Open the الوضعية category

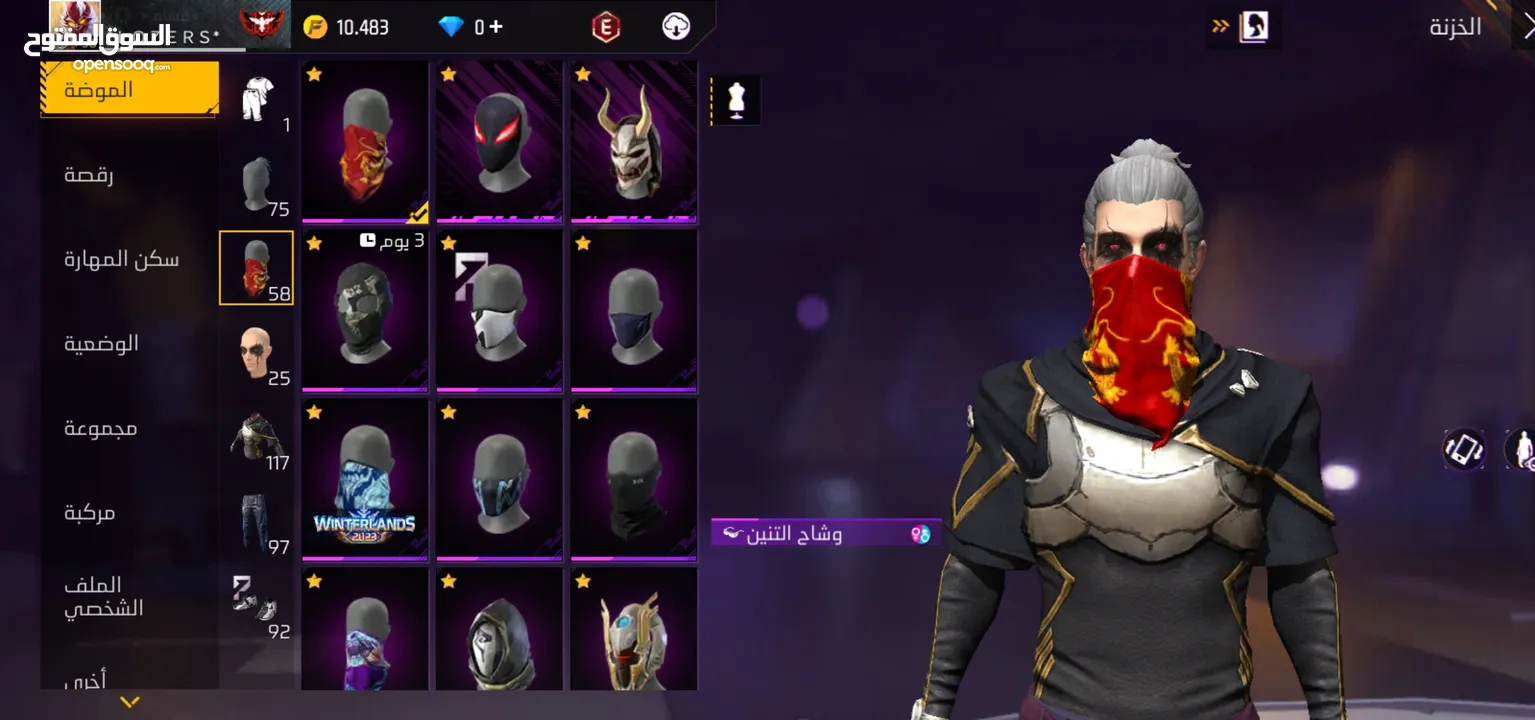click(102, 344)
